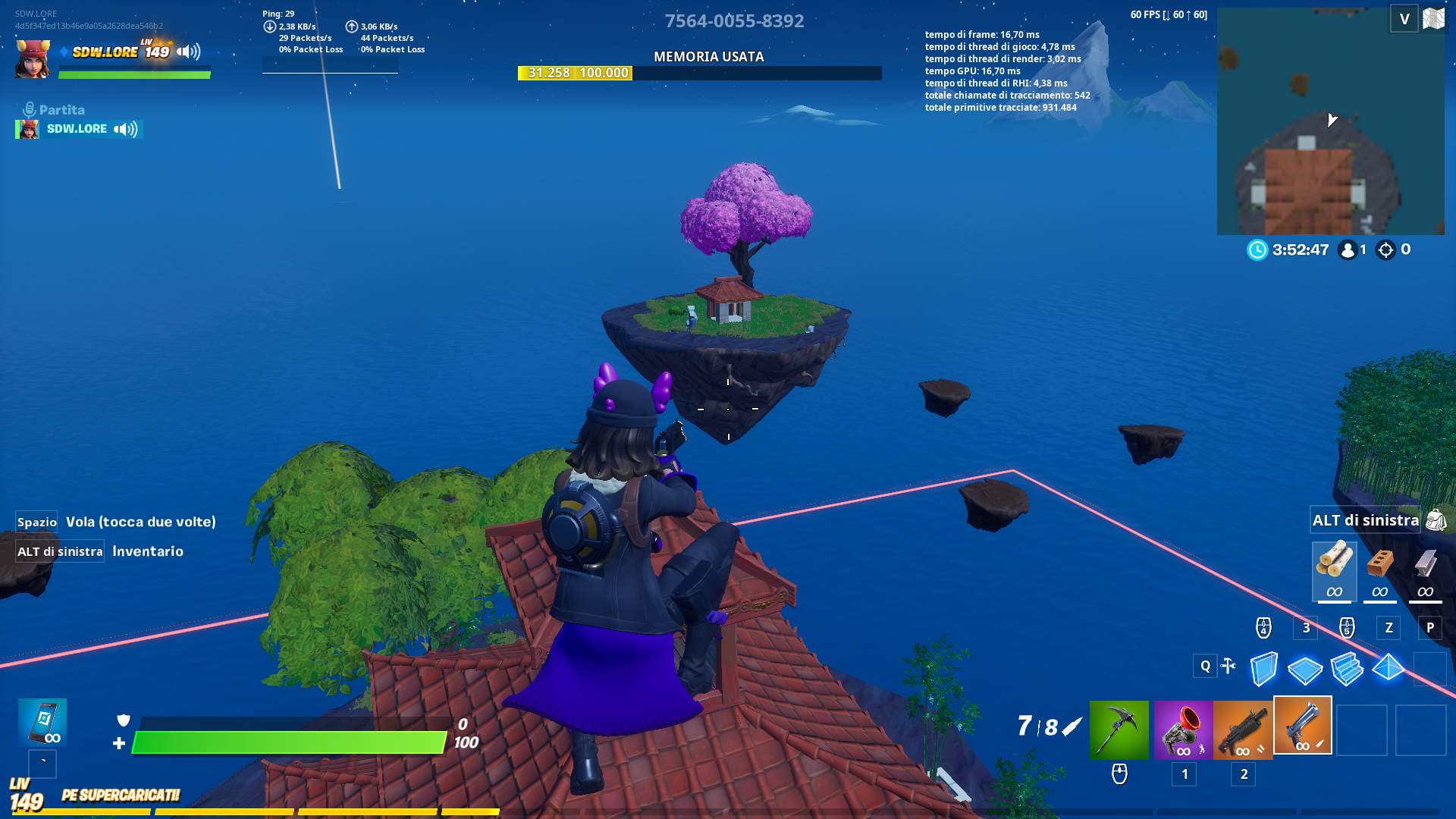Expand the weapon edit tool next to Q
Image resolution: width=1456 pixels, height=819 pixels.
click(x=1228, y=666)
